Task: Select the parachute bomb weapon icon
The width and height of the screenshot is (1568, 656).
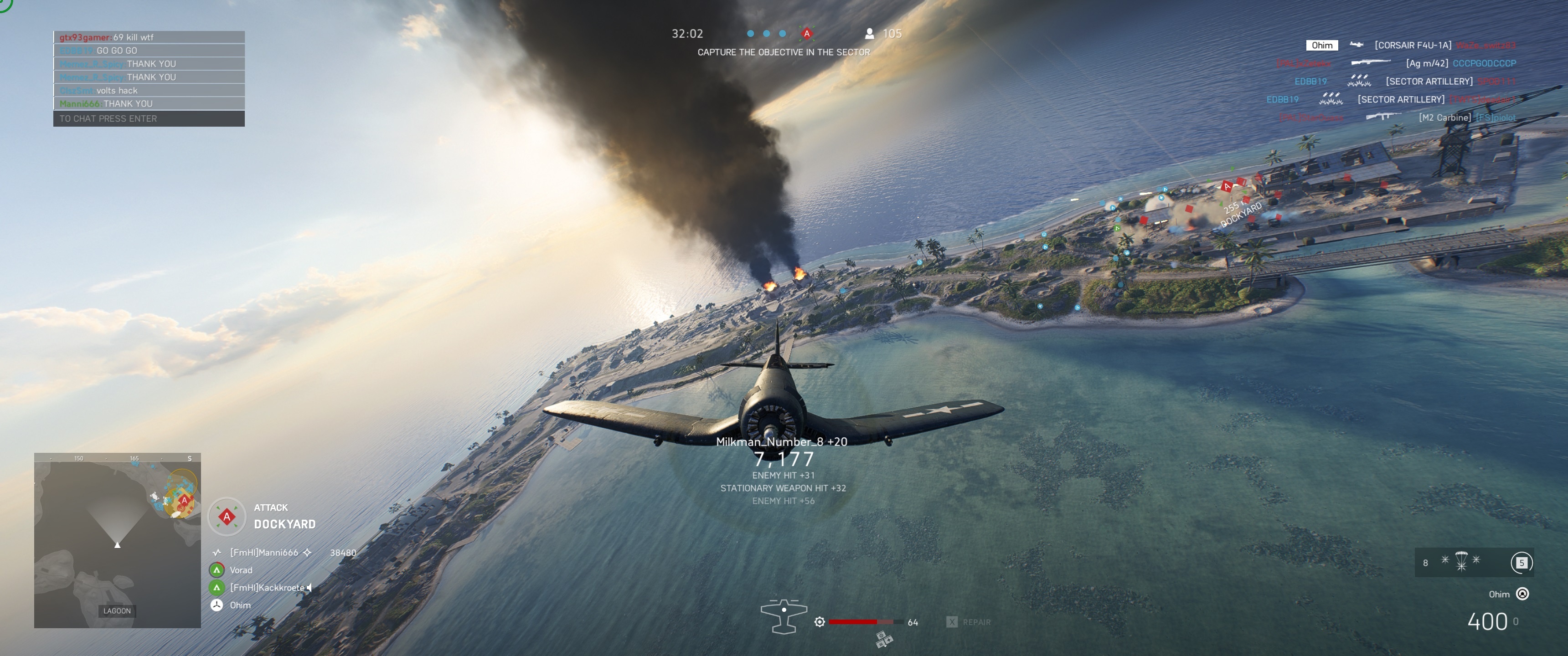Action: click(1461, 561)
